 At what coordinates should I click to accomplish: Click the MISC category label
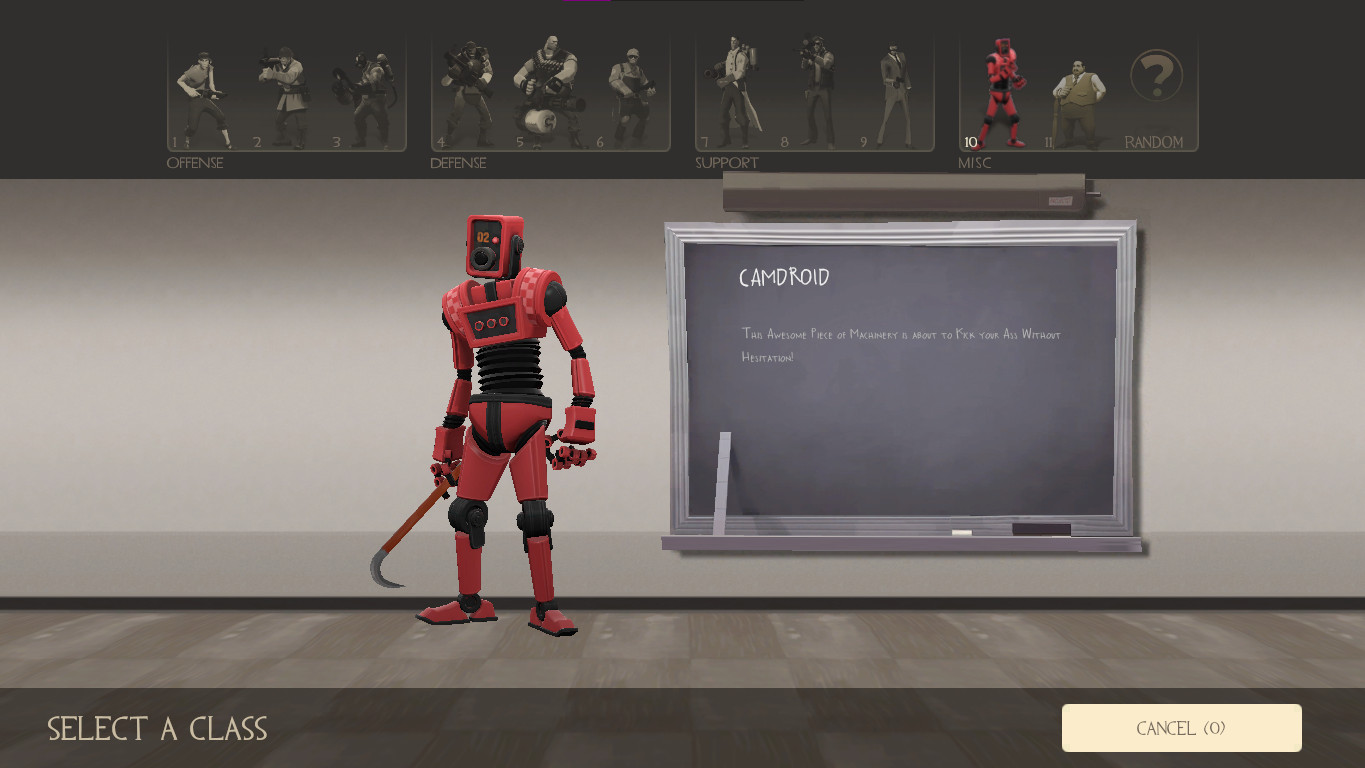click(975, 163)
